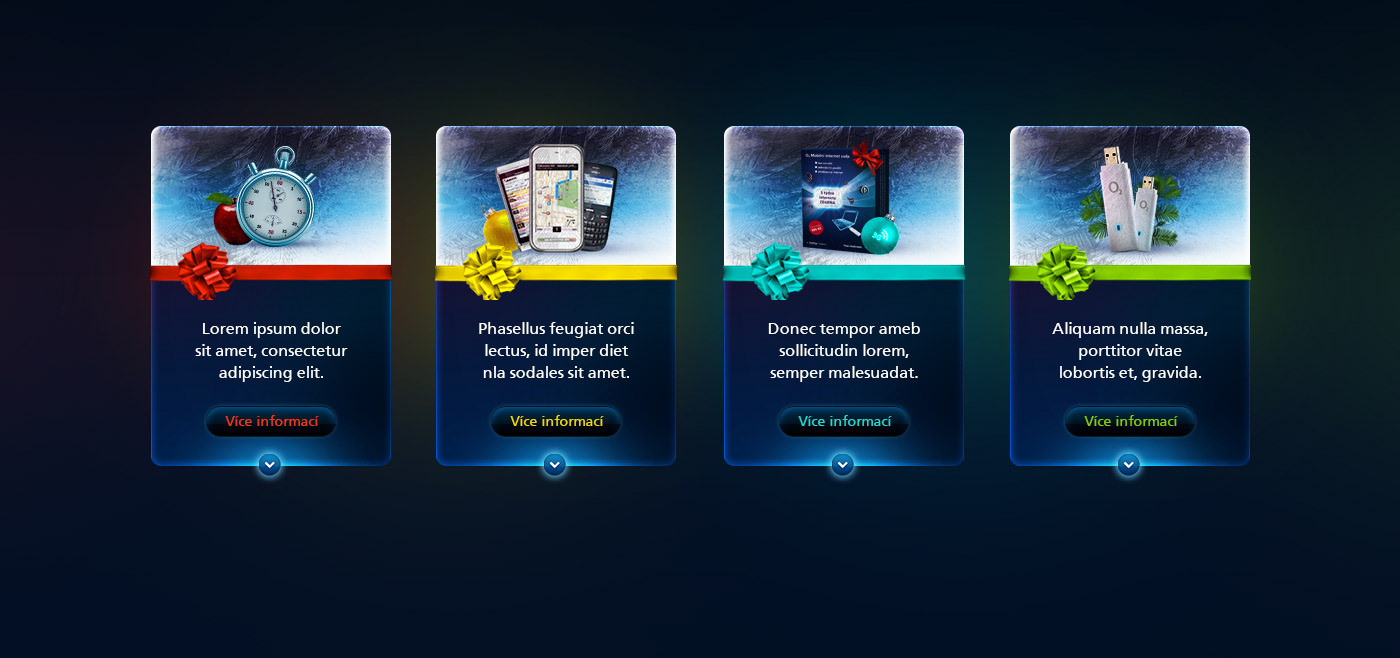The height and width of the screenshot is (658, 1400).
Task: Select the stopwatch and apple card image
Action: tap(271, 197)
